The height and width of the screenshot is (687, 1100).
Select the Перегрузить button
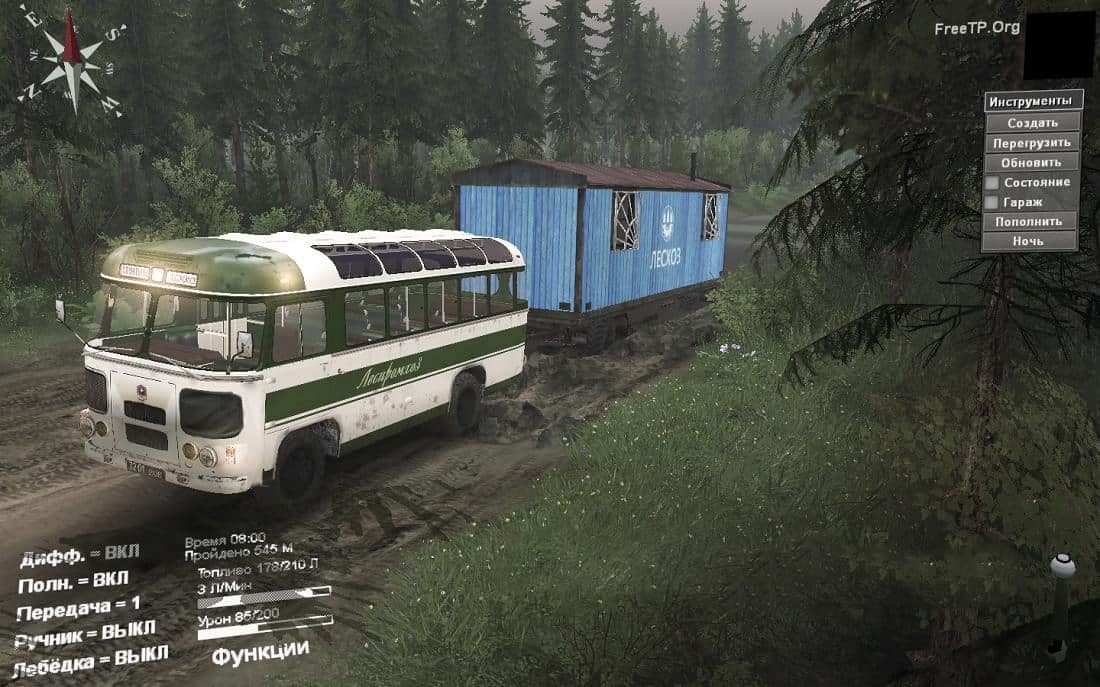pyautogui.click(x=1032, y=143)
